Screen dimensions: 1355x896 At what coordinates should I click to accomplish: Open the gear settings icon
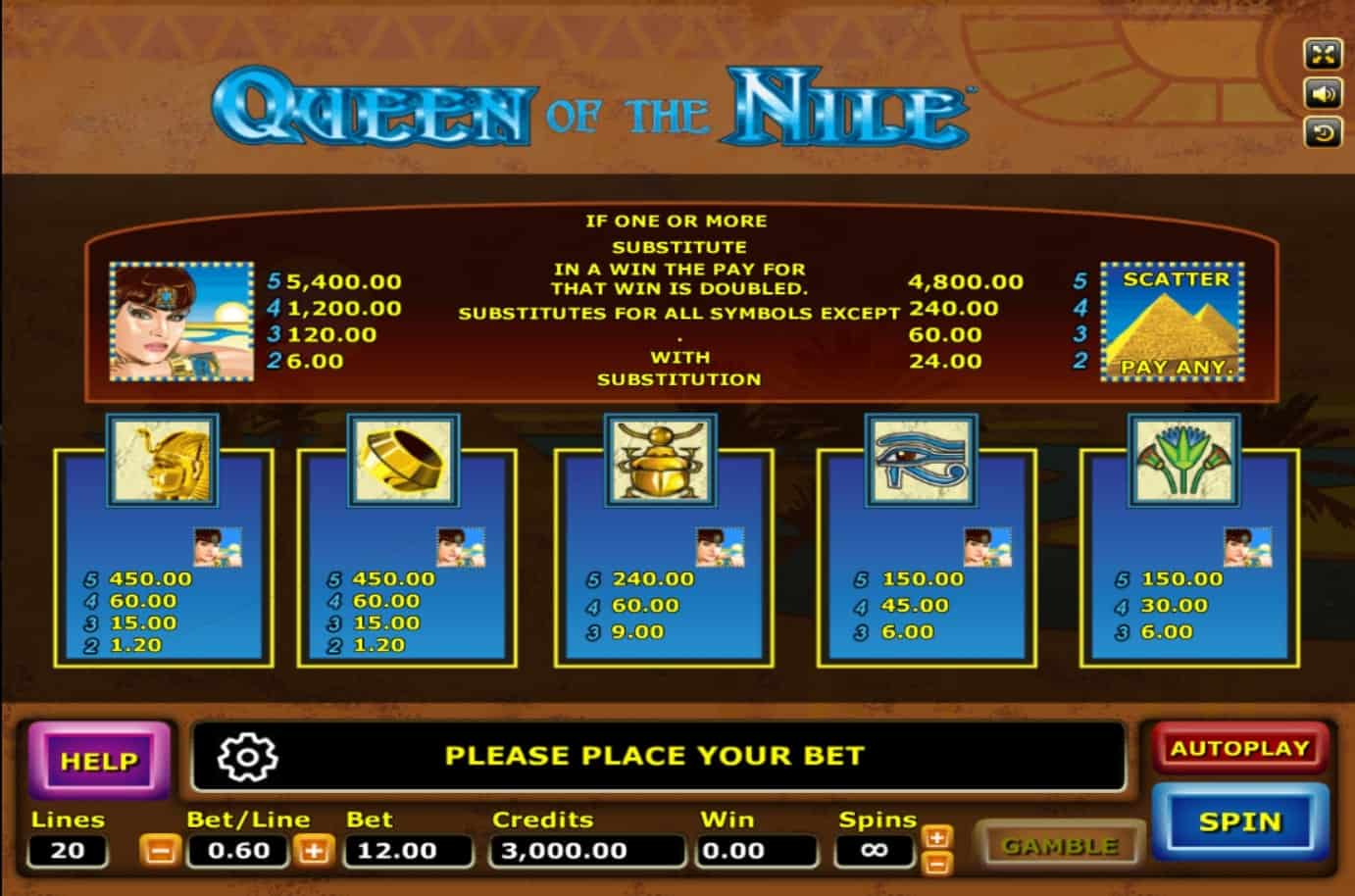(247, 756)
